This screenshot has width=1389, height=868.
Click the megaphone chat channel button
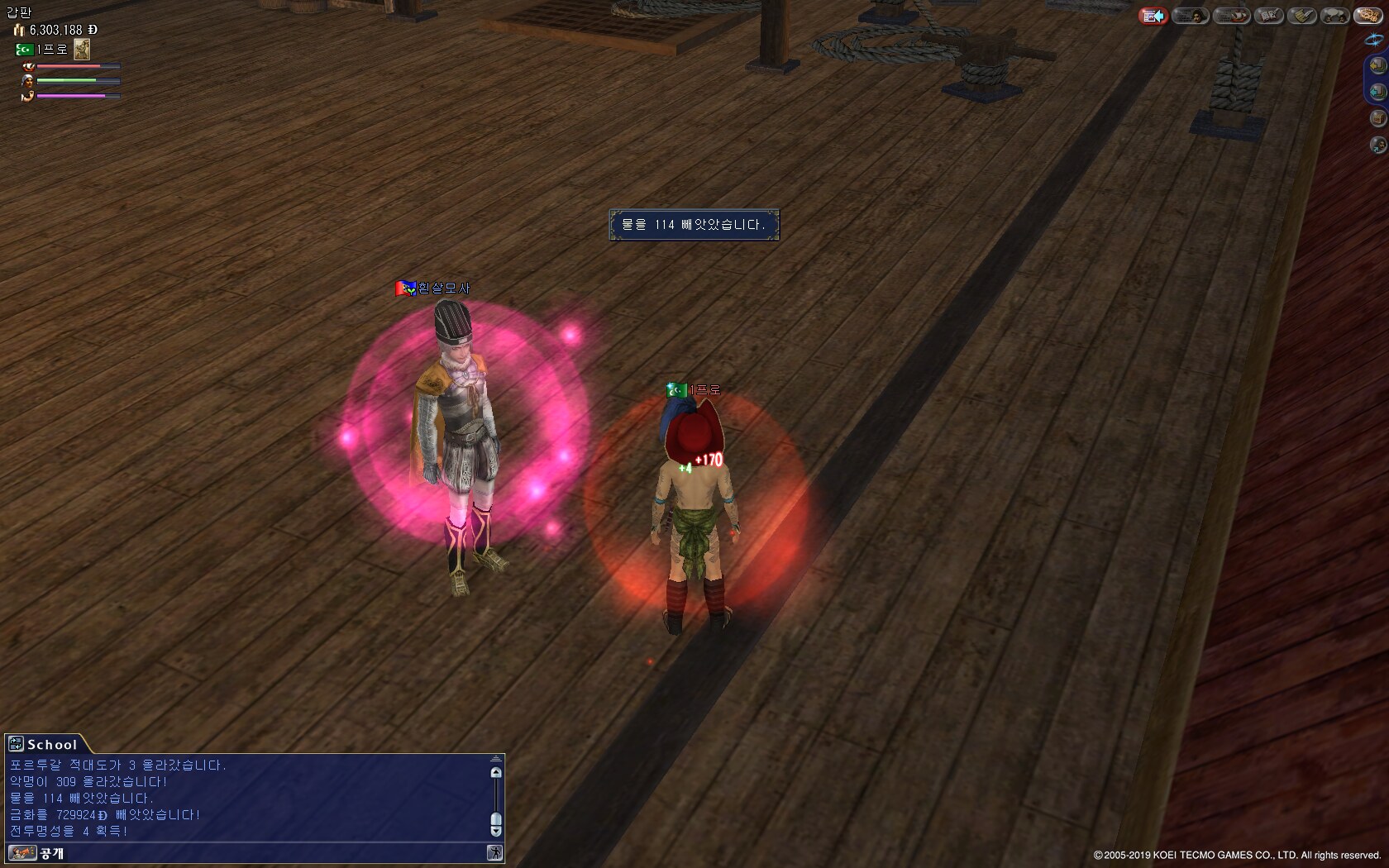(21, 852)
